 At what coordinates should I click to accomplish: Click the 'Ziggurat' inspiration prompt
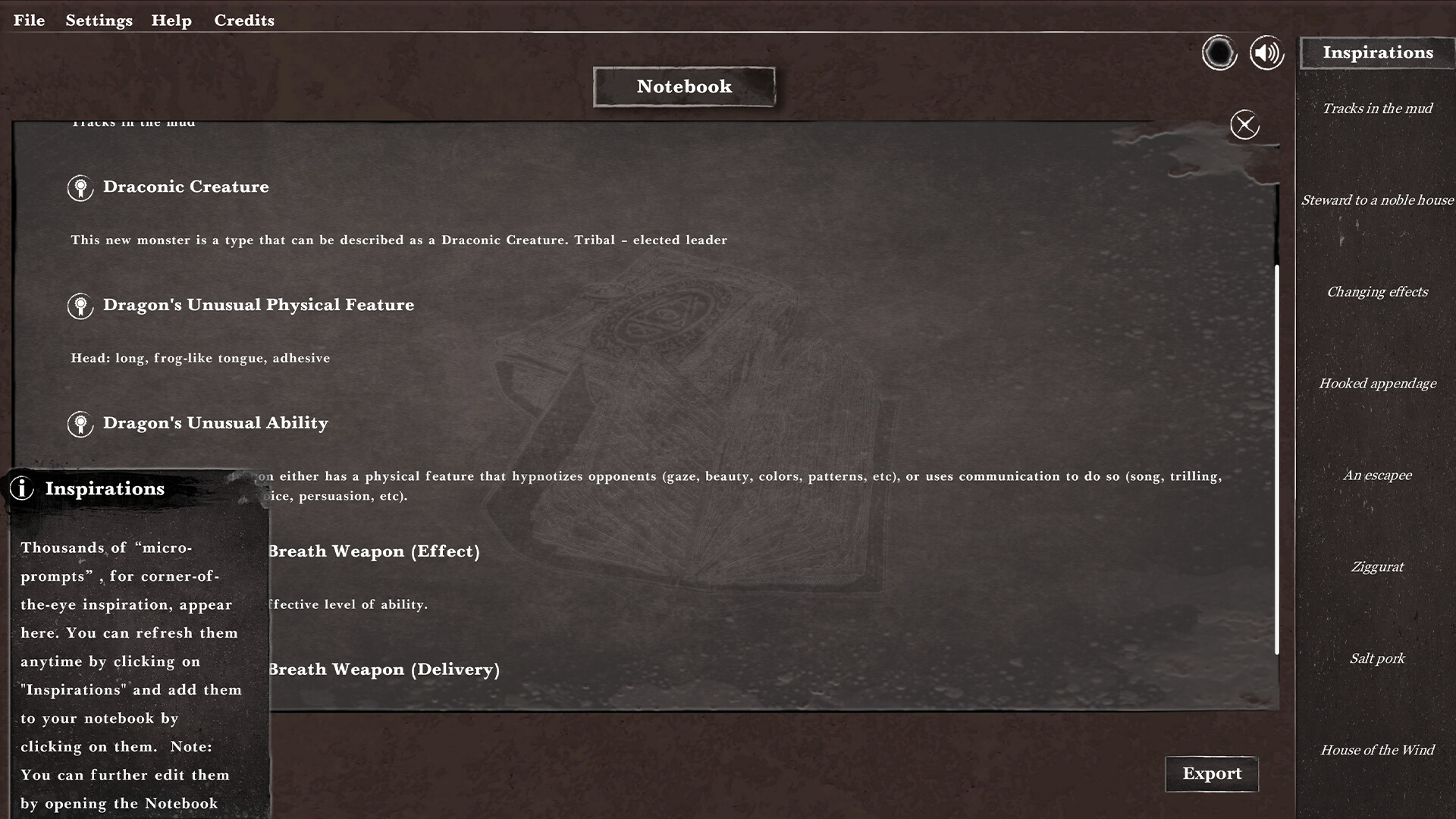[x=1377, y=566]
